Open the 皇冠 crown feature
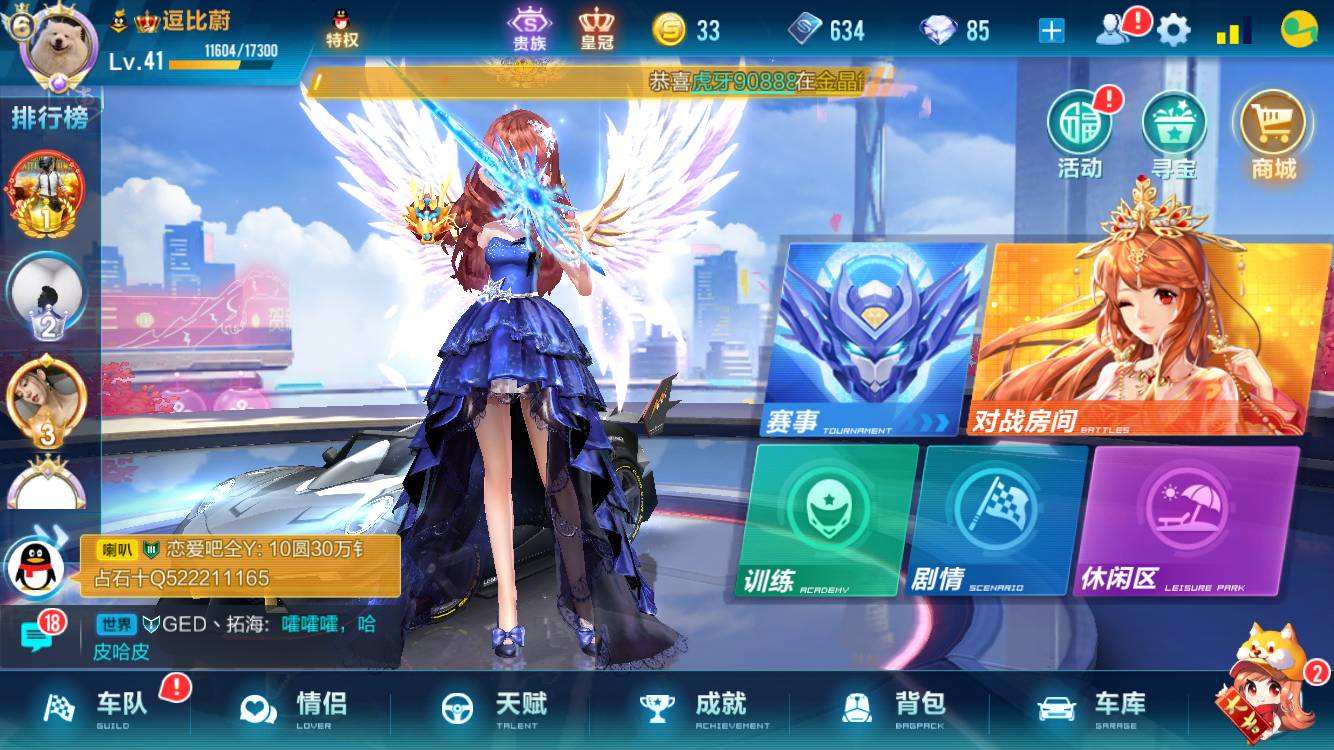1334x750 pixels. pos(597,29)
